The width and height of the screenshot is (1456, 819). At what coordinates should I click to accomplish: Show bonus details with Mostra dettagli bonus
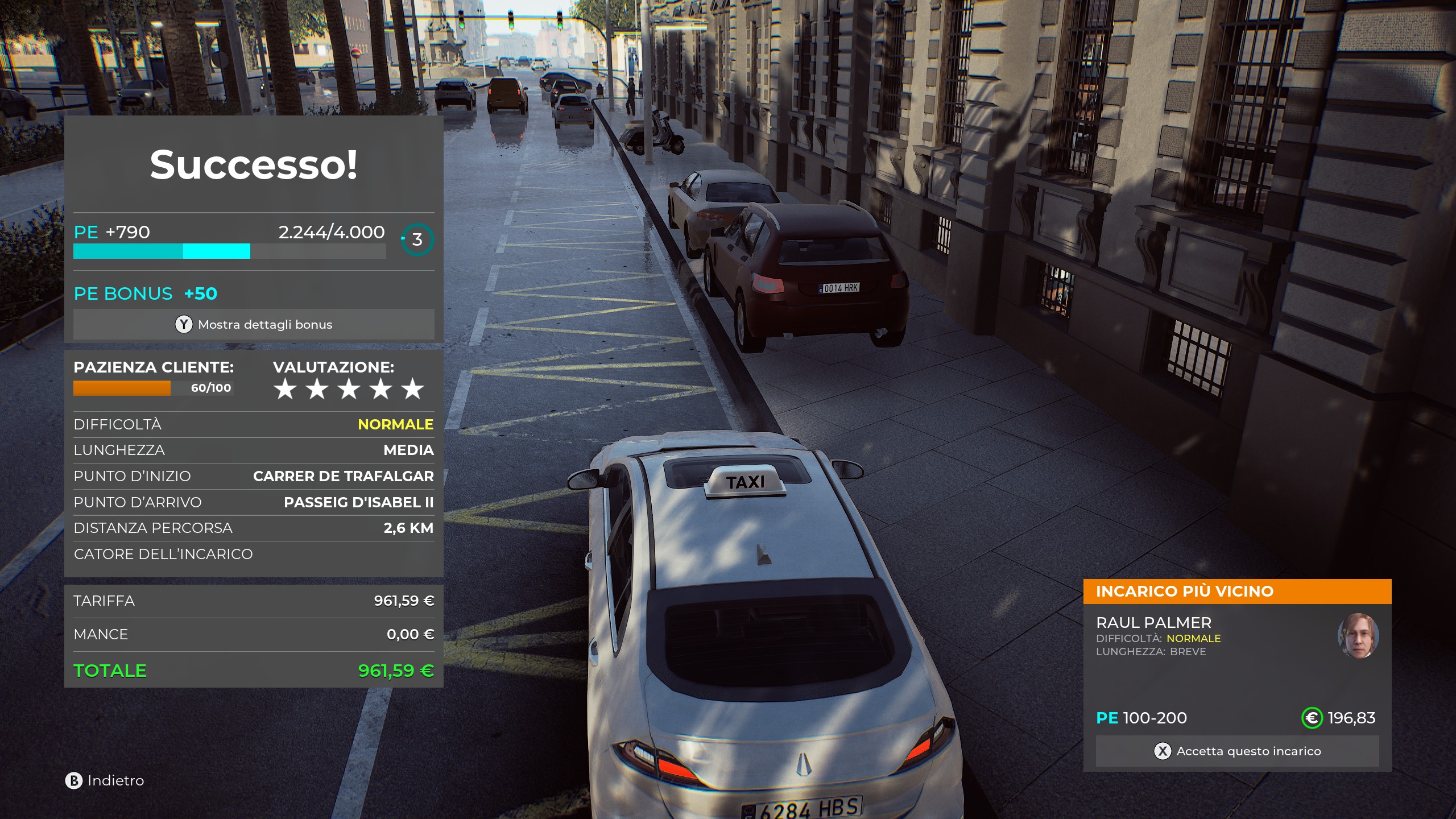254,325
